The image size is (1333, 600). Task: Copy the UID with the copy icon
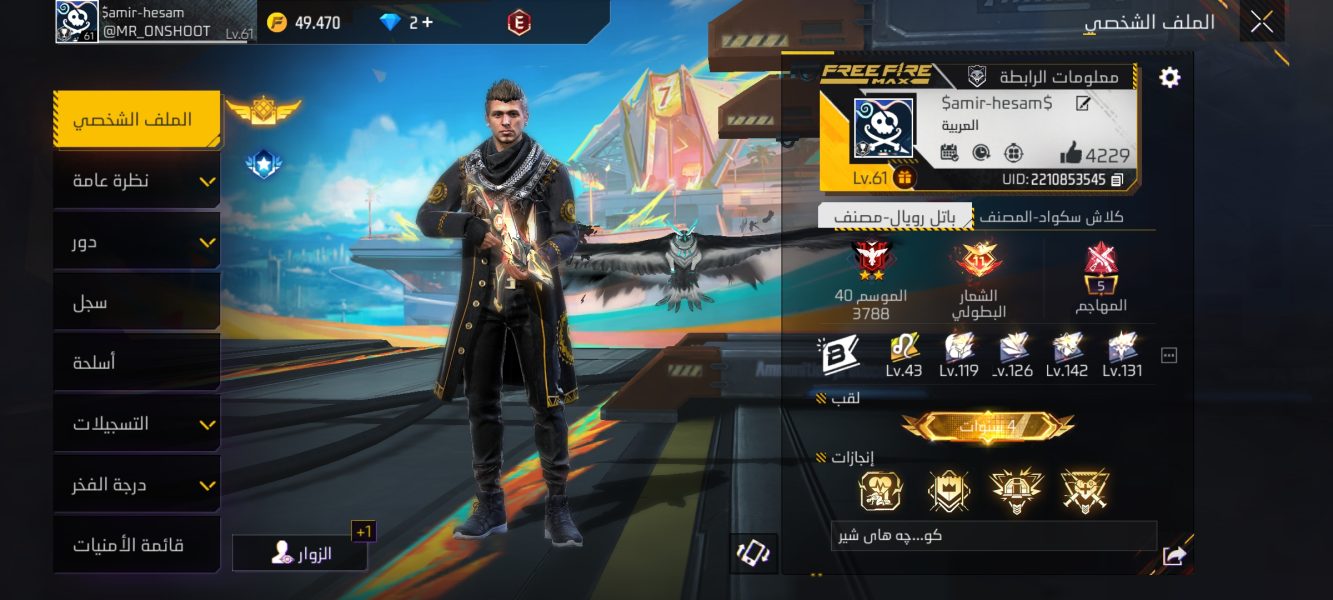[x=1117, y=180]
